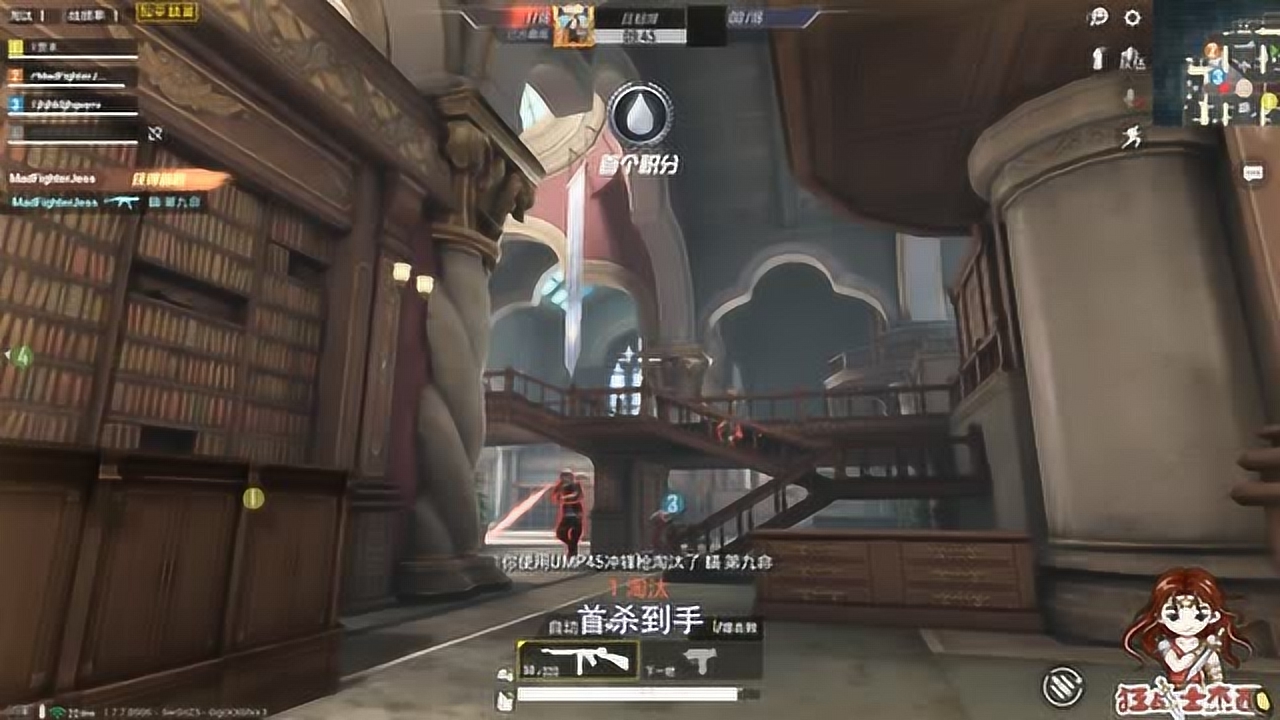Open the quick message speech bubble
This screenshot has width=1280, height=720.
[1253, 173]
